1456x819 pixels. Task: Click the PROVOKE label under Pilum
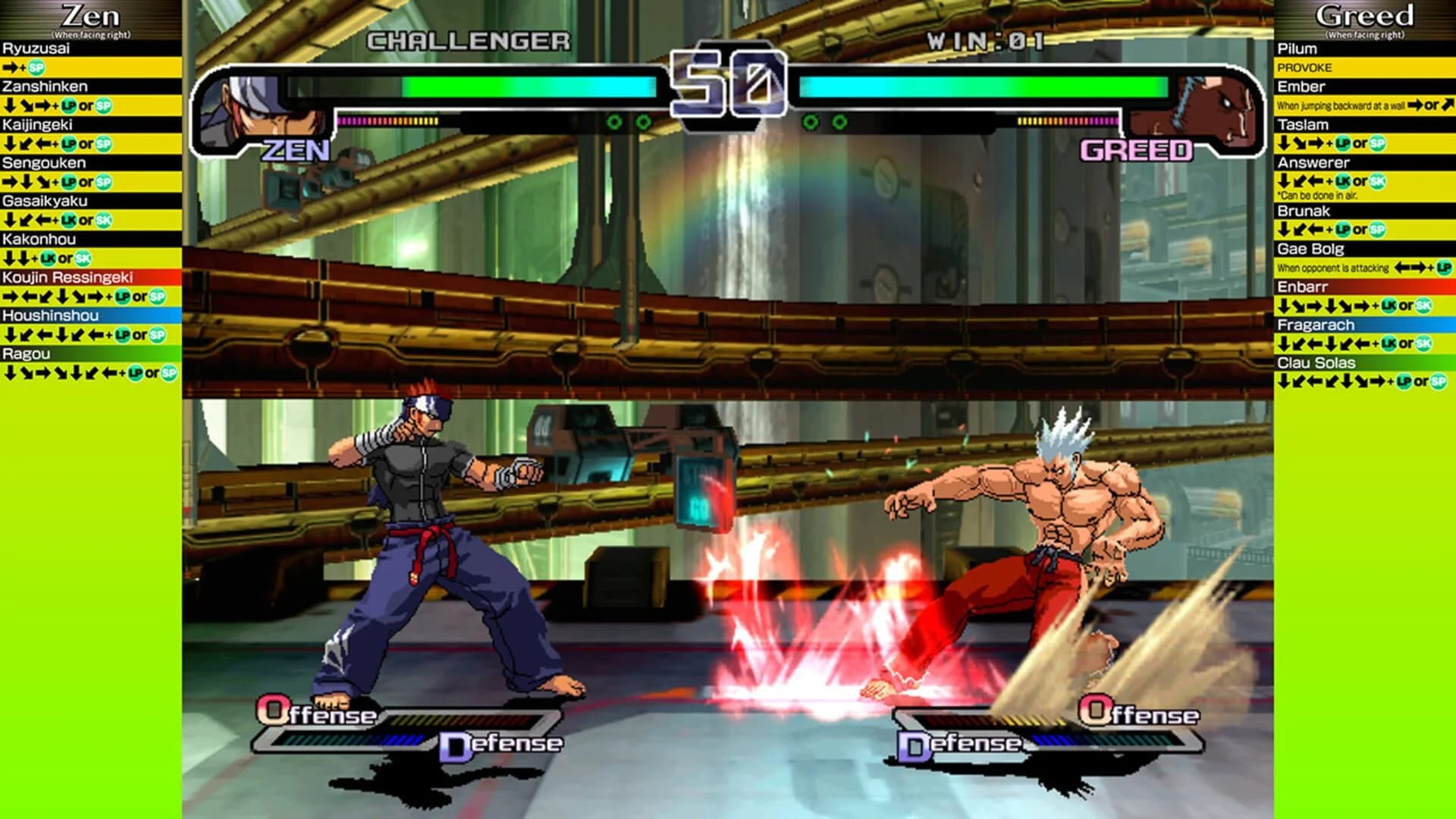[x=1305, y=67]
